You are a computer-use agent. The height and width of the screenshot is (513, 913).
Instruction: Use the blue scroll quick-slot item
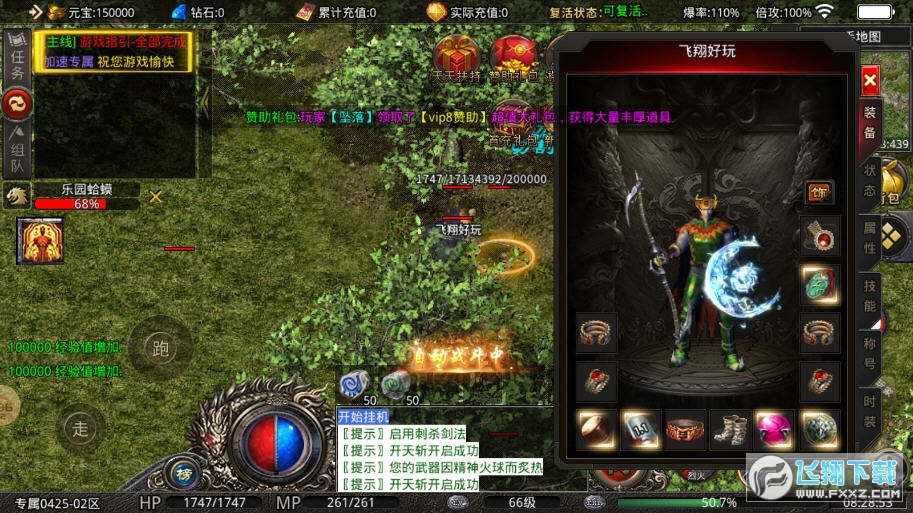[354, 384]
